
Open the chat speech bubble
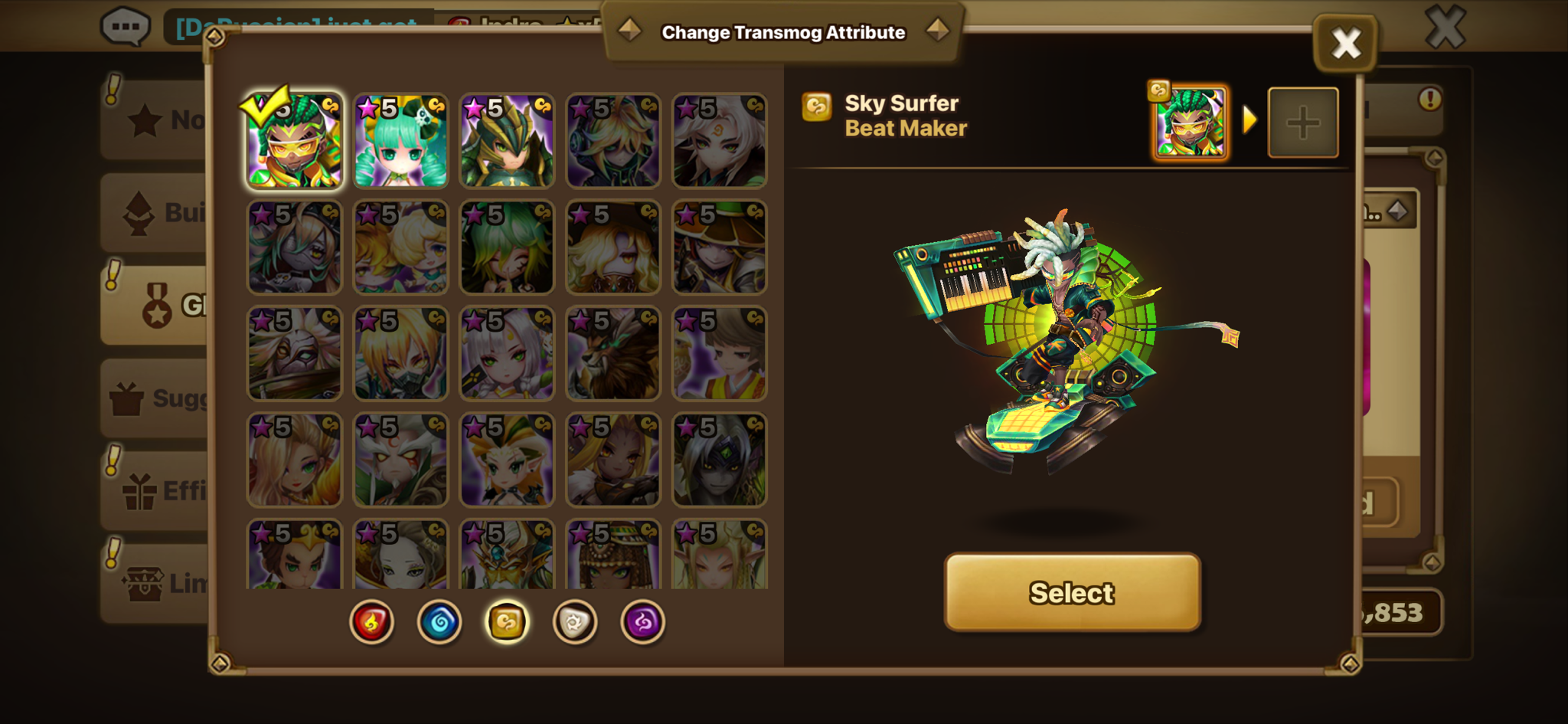(125, 28)
